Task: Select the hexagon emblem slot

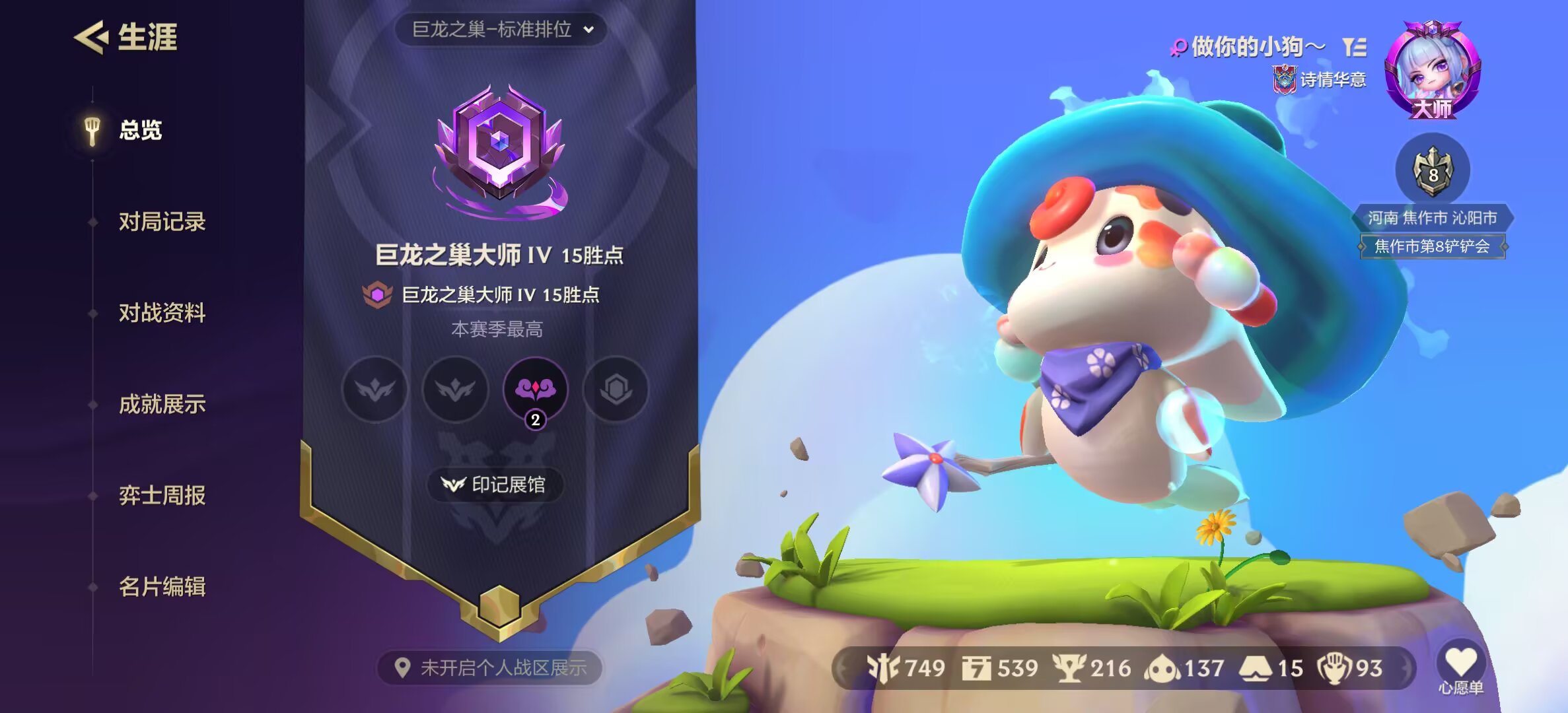Action: [x=616, y=390]
